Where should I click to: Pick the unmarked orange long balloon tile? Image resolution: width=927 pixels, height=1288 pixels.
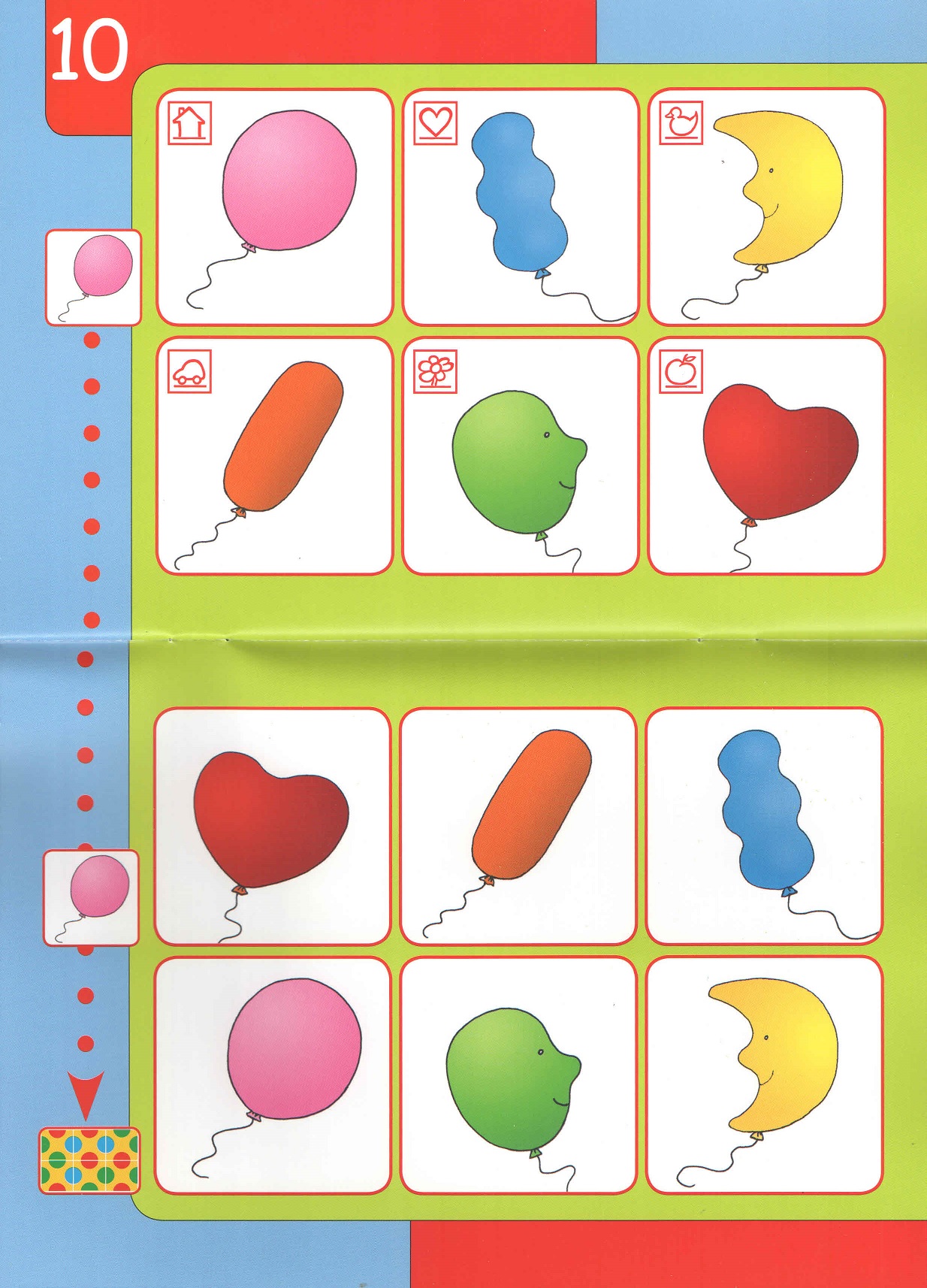coord(518,826)
